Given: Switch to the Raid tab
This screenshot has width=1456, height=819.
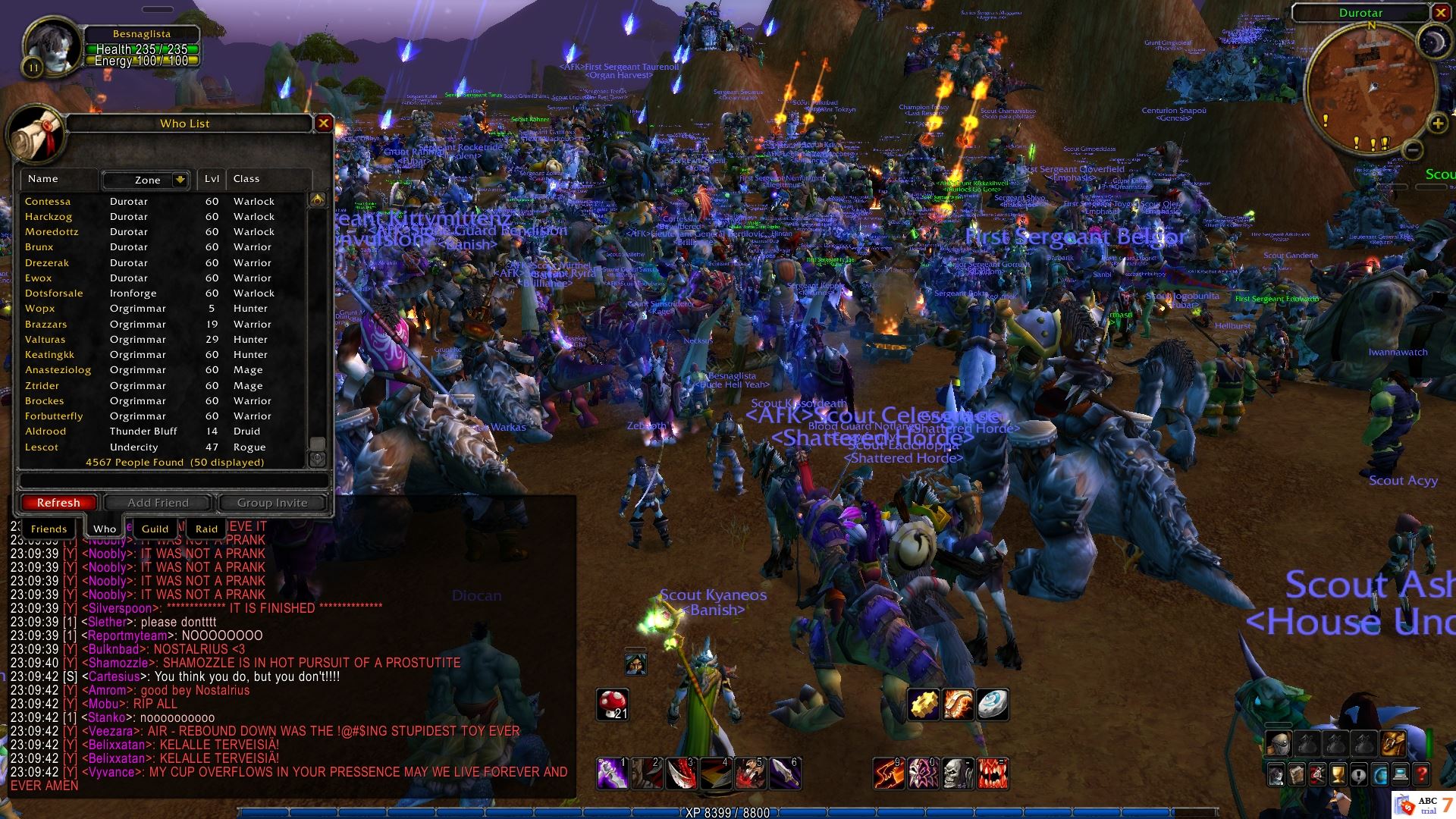Looking at the screenshot, I should tap(206, 529).
